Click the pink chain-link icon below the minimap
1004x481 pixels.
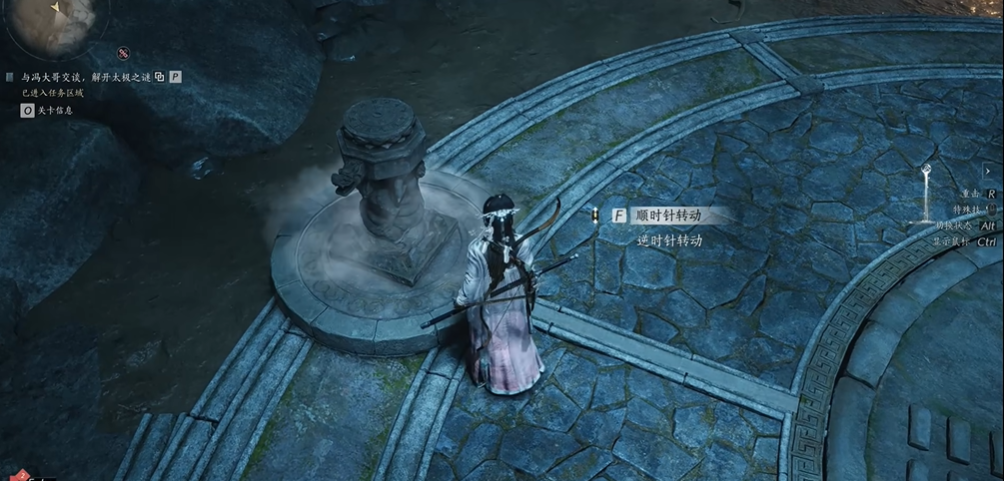point(123,52)
